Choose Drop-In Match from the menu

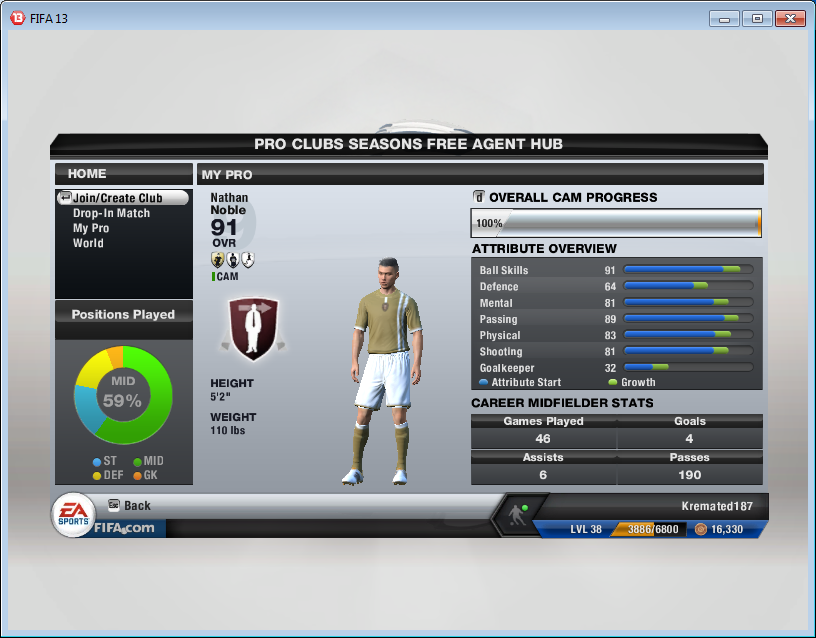(111, 213)
